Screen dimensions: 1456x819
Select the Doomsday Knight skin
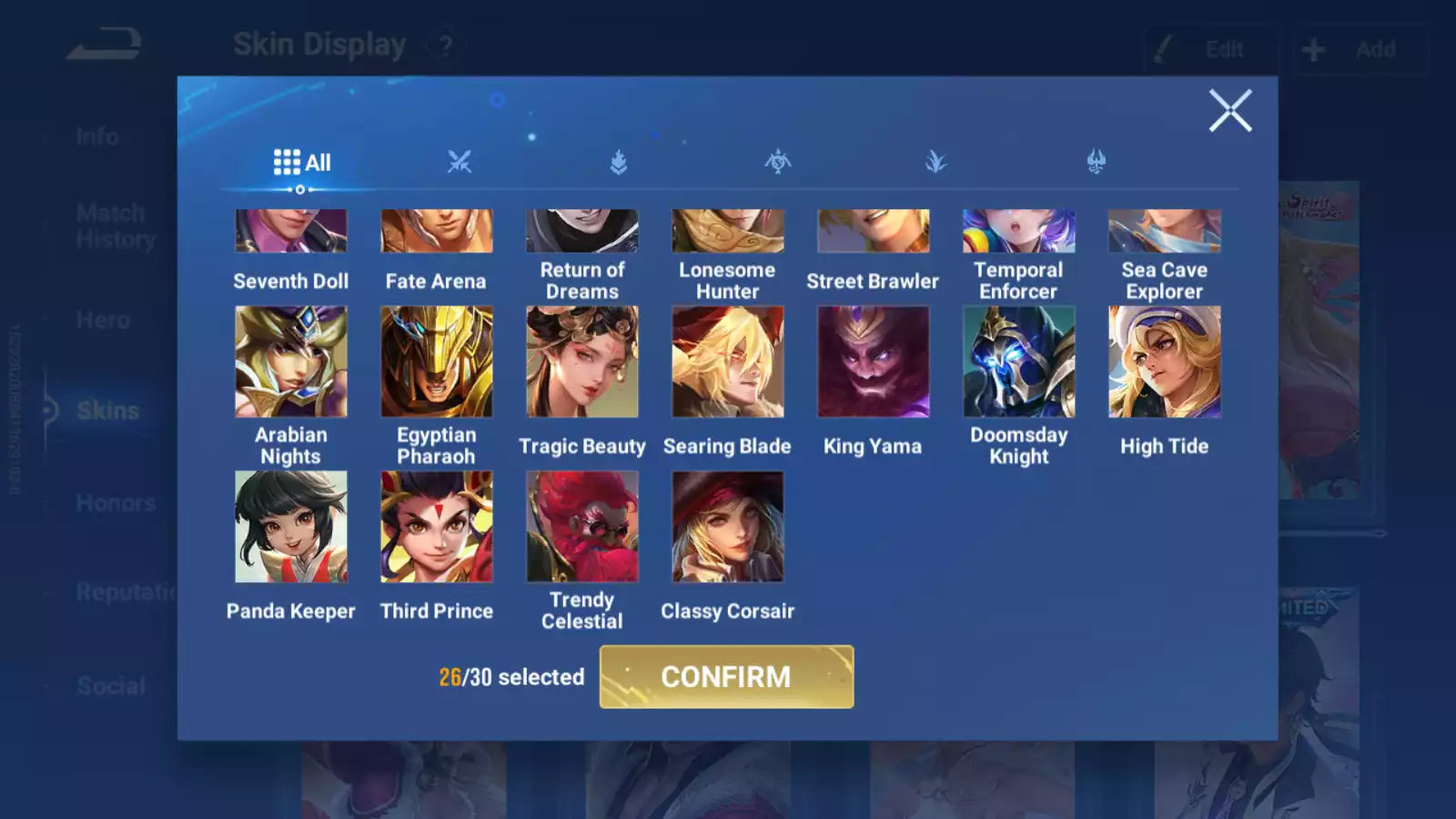(1019, 362)
